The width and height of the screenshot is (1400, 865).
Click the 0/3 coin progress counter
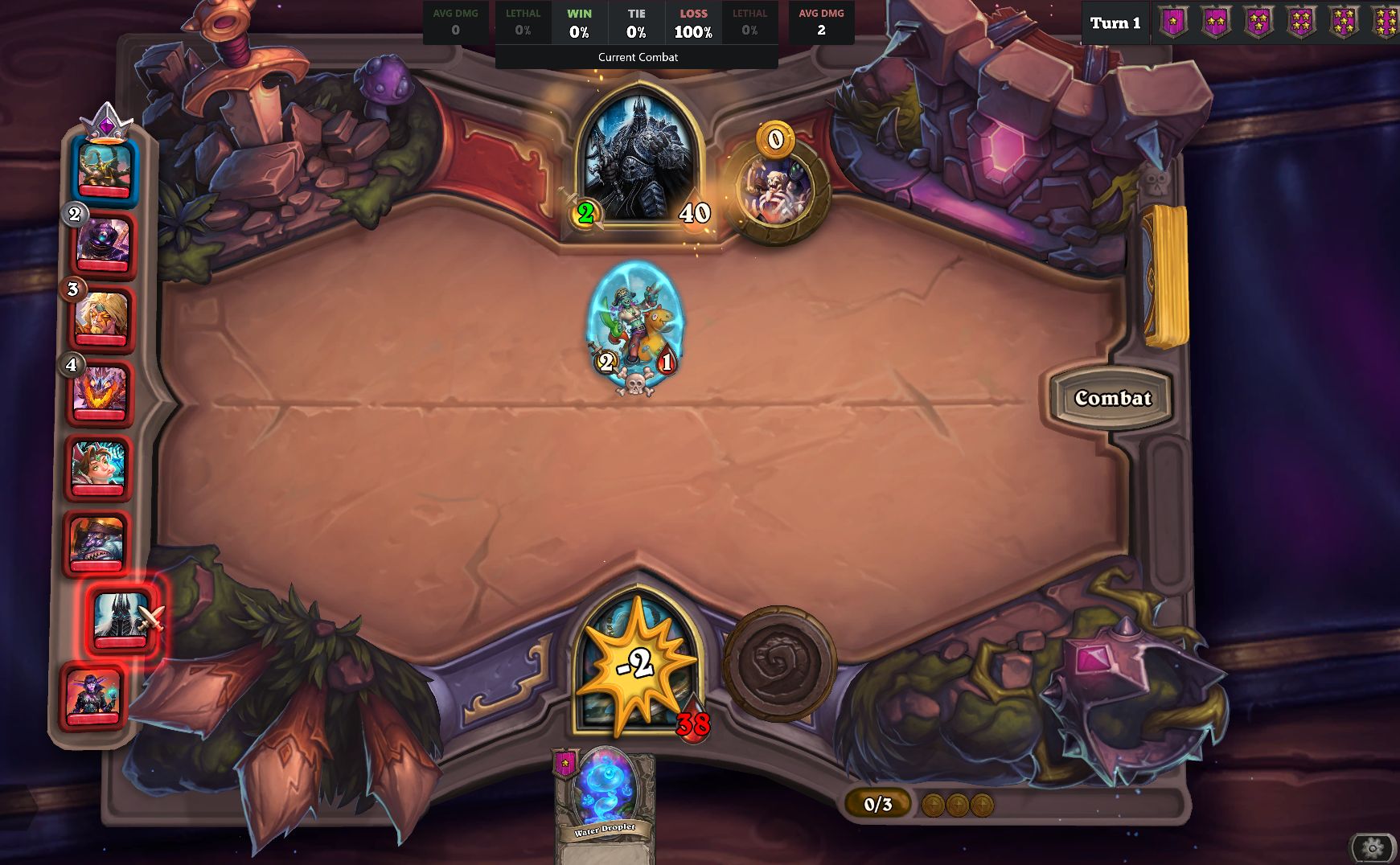click(877, 803)
